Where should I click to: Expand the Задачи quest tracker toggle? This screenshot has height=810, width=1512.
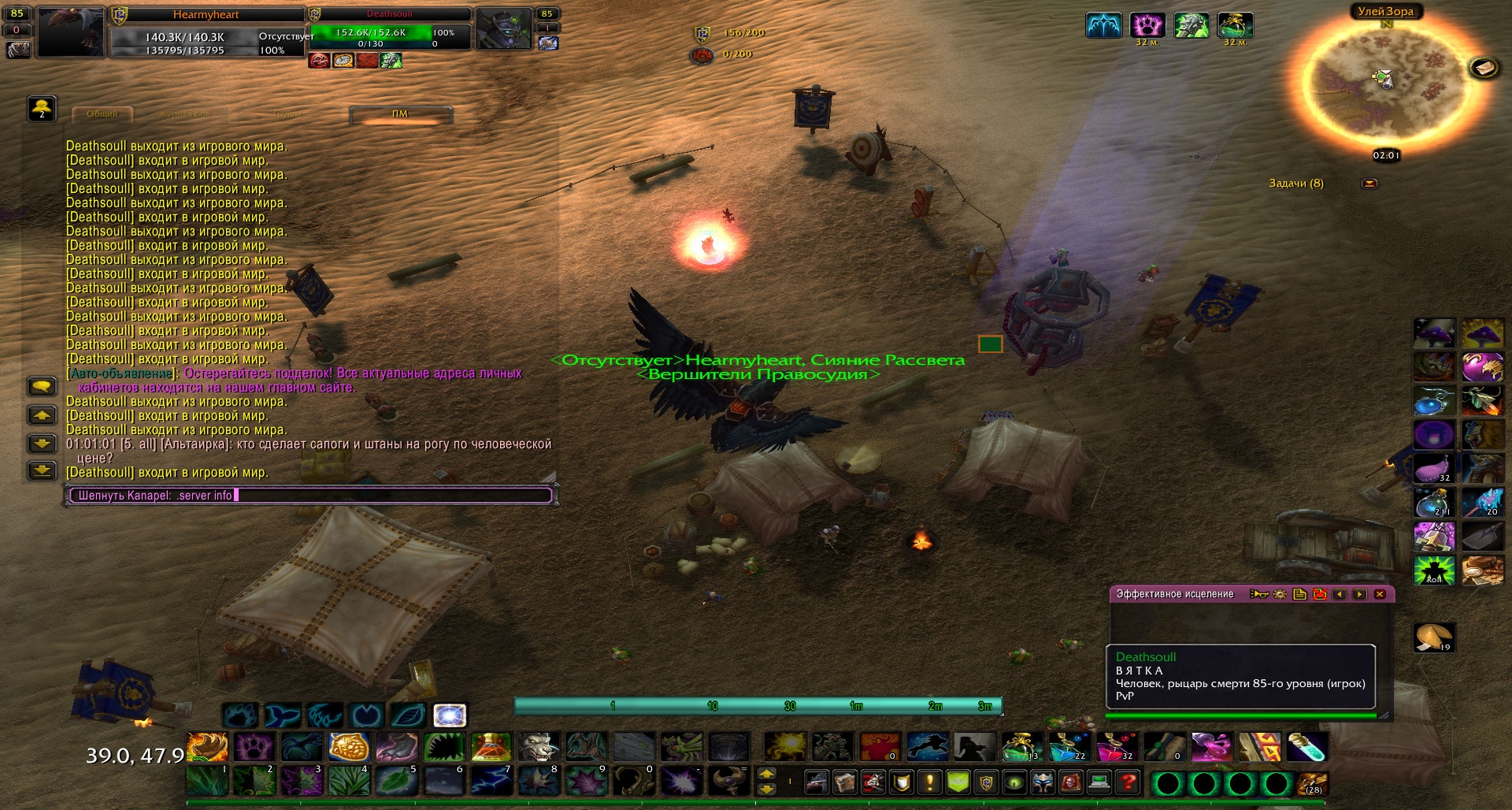pos(1370,184)
